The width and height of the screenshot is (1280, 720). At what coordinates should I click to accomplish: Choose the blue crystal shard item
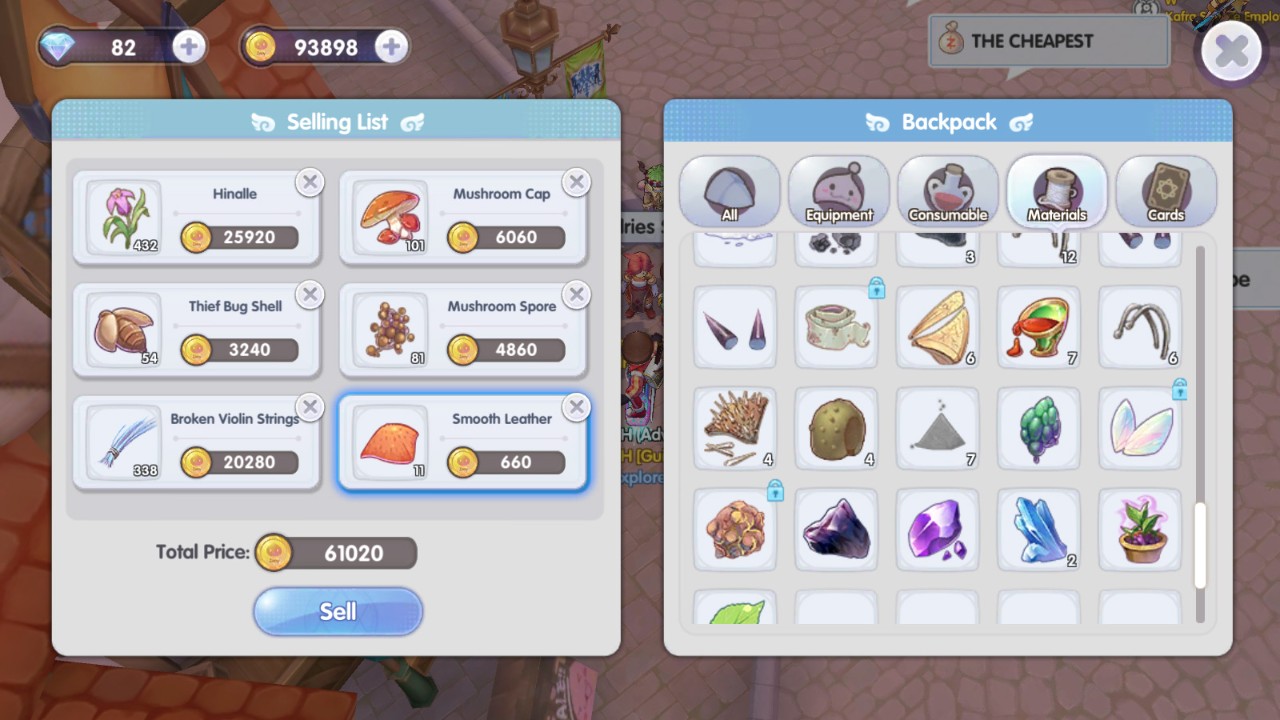[x=1038, y=530]
